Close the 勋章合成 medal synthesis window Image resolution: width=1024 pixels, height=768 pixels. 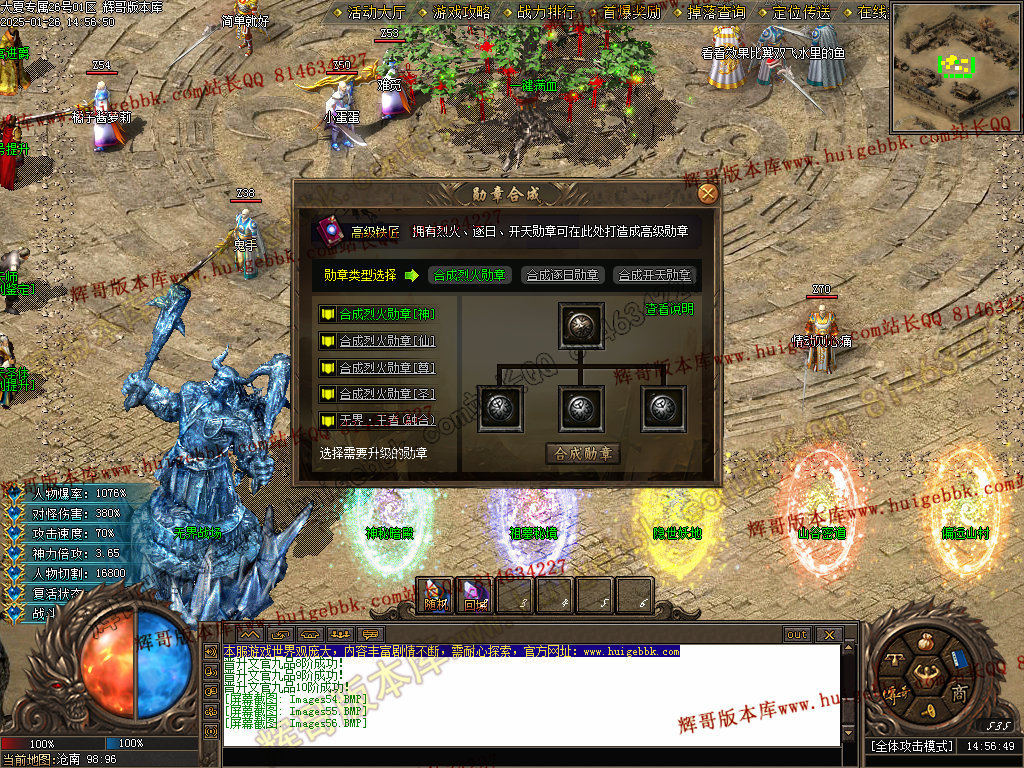(707, 194)
